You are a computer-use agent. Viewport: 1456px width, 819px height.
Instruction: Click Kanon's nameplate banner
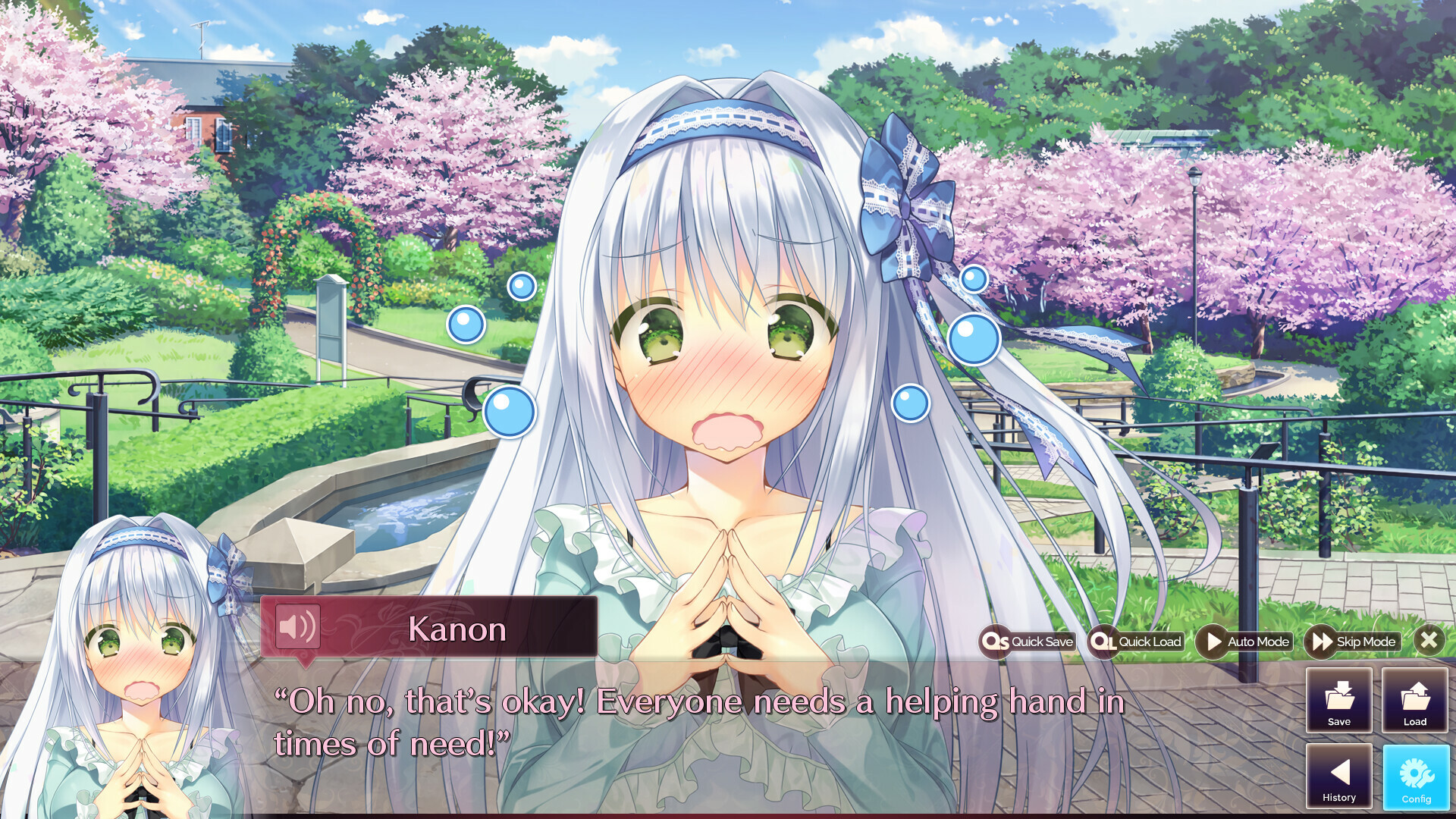(x=458, y=629)
